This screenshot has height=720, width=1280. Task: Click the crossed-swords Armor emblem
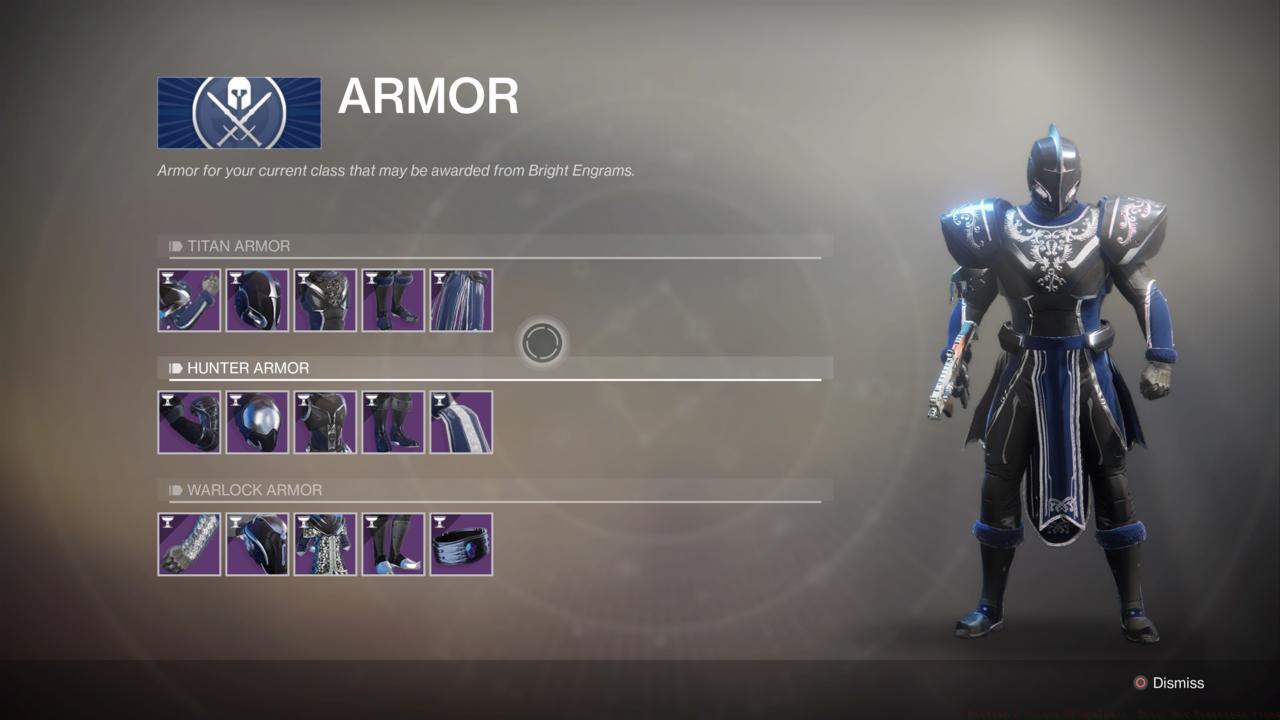(x=238, y=112)
